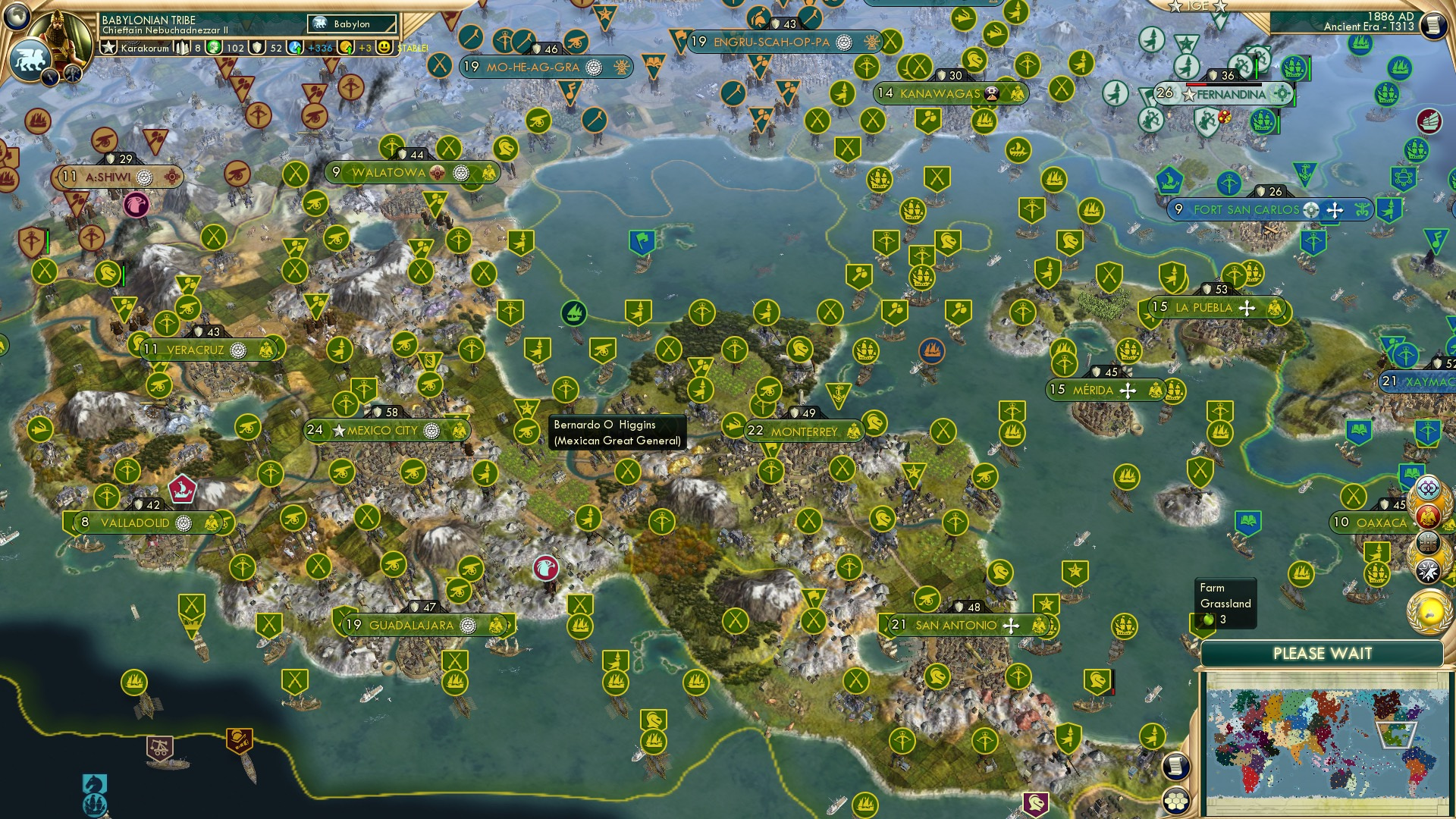
Task: Open the Civilopedia globe icon top left
Action: tap(17, 17)
